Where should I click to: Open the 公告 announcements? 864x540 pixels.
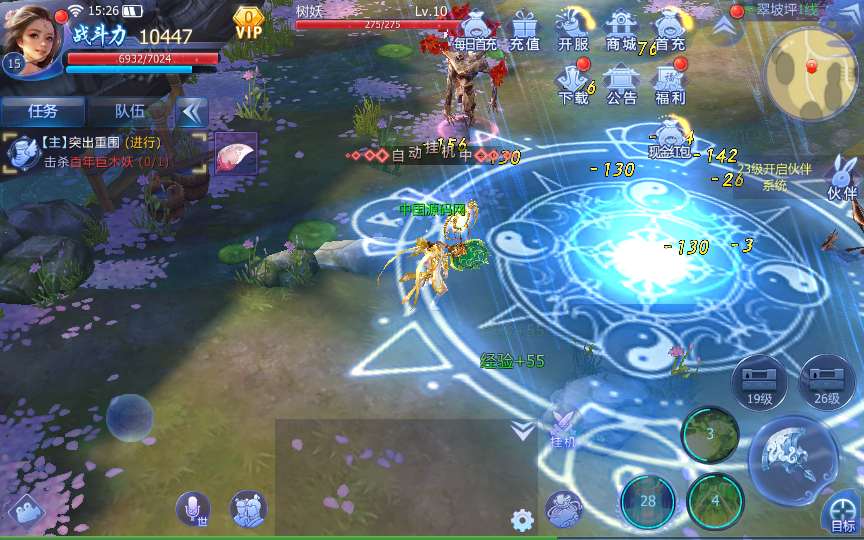[622, 84]
